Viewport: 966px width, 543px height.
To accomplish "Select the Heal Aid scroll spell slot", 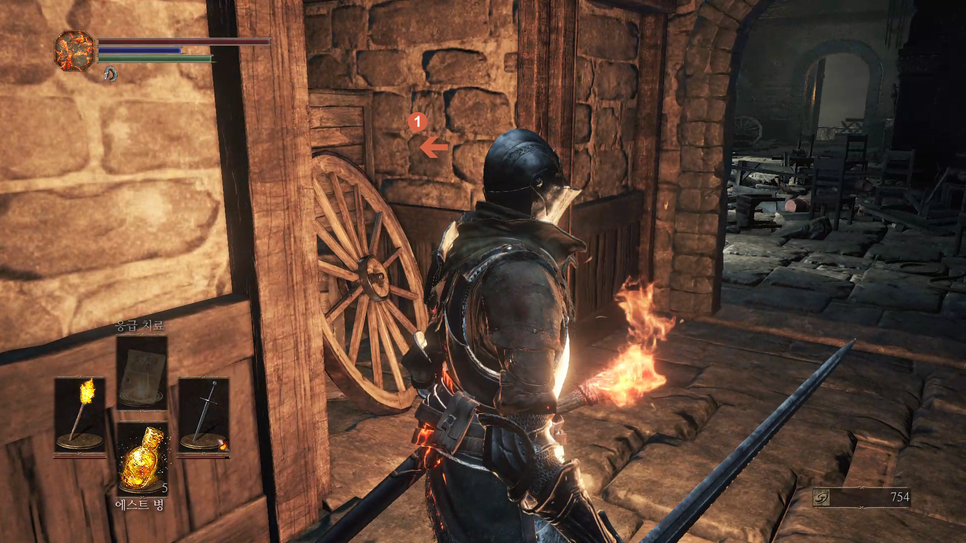I will (141, 372).
